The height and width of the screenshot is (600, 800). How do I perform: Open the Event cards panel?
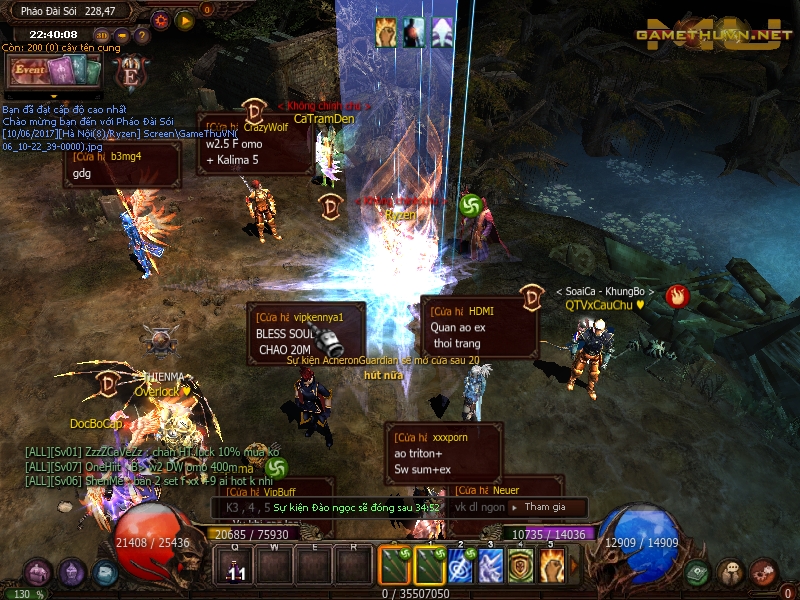pos(54,72)
